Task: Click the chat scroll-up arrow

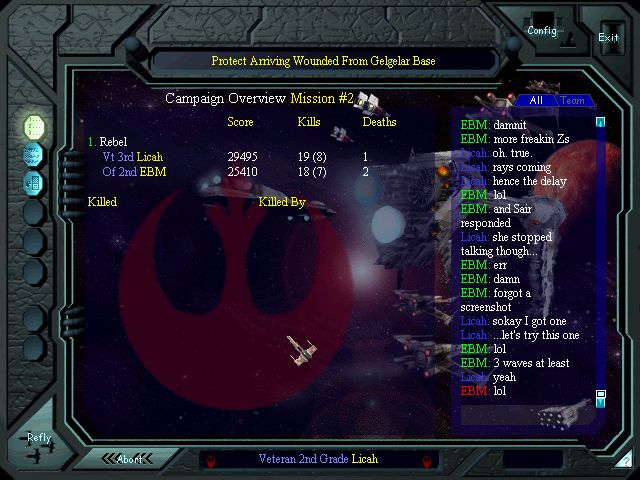Action: coord(601,123)
